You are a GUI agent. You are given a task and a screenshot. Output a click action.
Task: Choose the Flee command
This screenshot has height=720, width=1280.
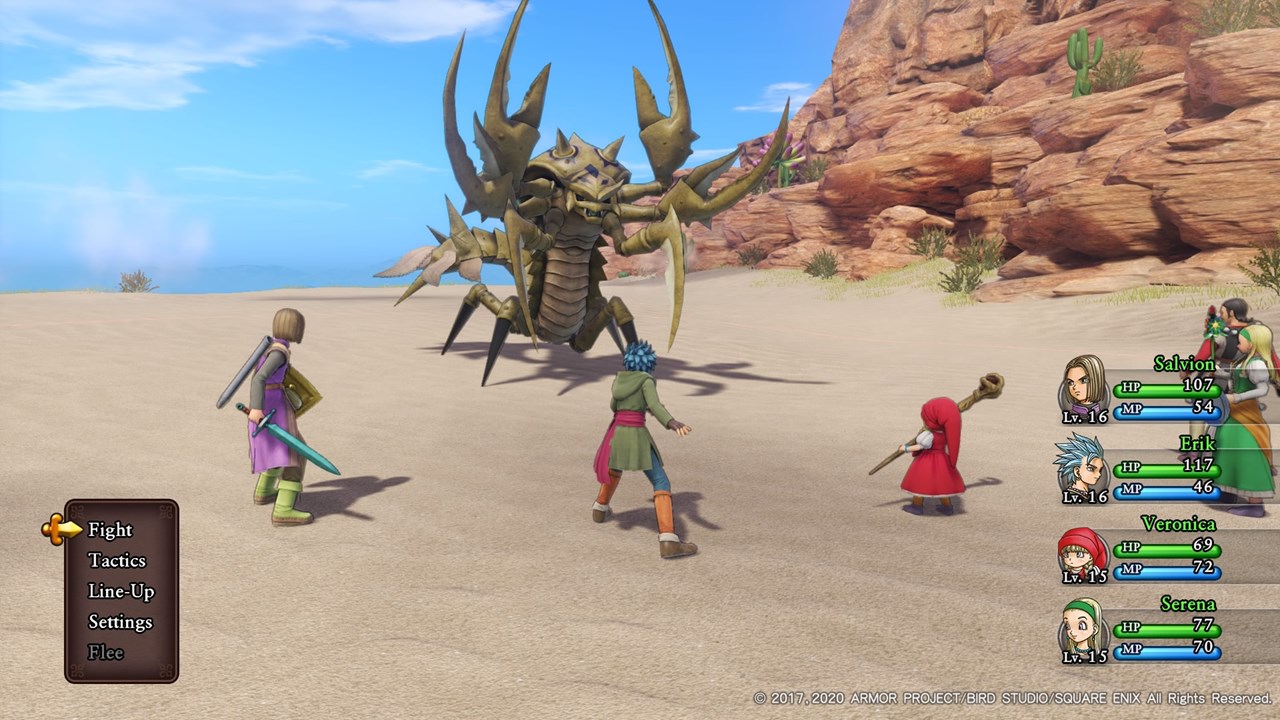pyautogui.click(x=106, y=652)
